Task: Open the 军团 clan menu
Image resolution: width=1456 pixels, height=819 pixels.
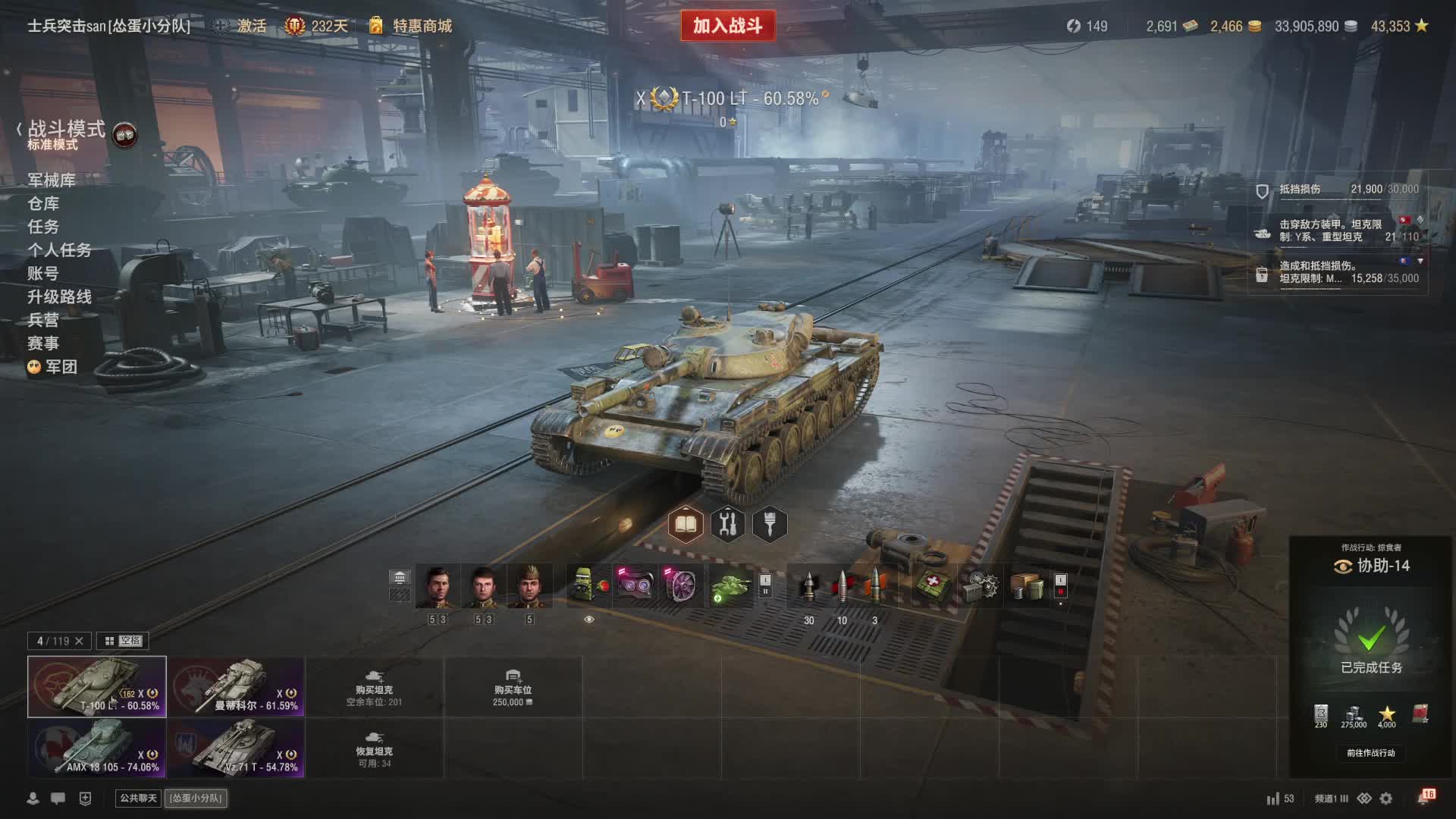Action: [x=61, y=367]
